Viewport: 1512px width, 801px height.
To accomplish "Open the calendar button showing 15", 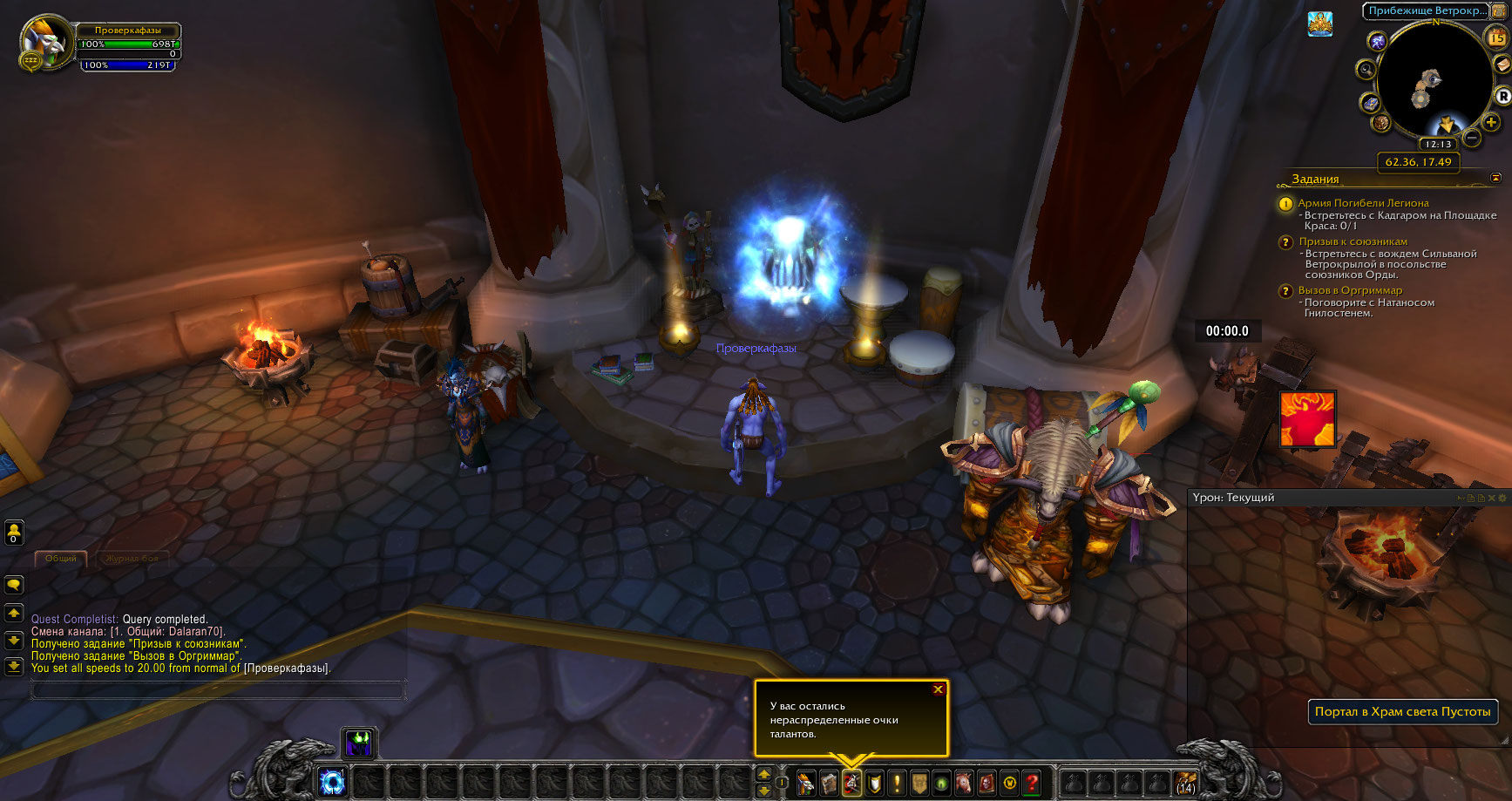I will [1496, 37].
